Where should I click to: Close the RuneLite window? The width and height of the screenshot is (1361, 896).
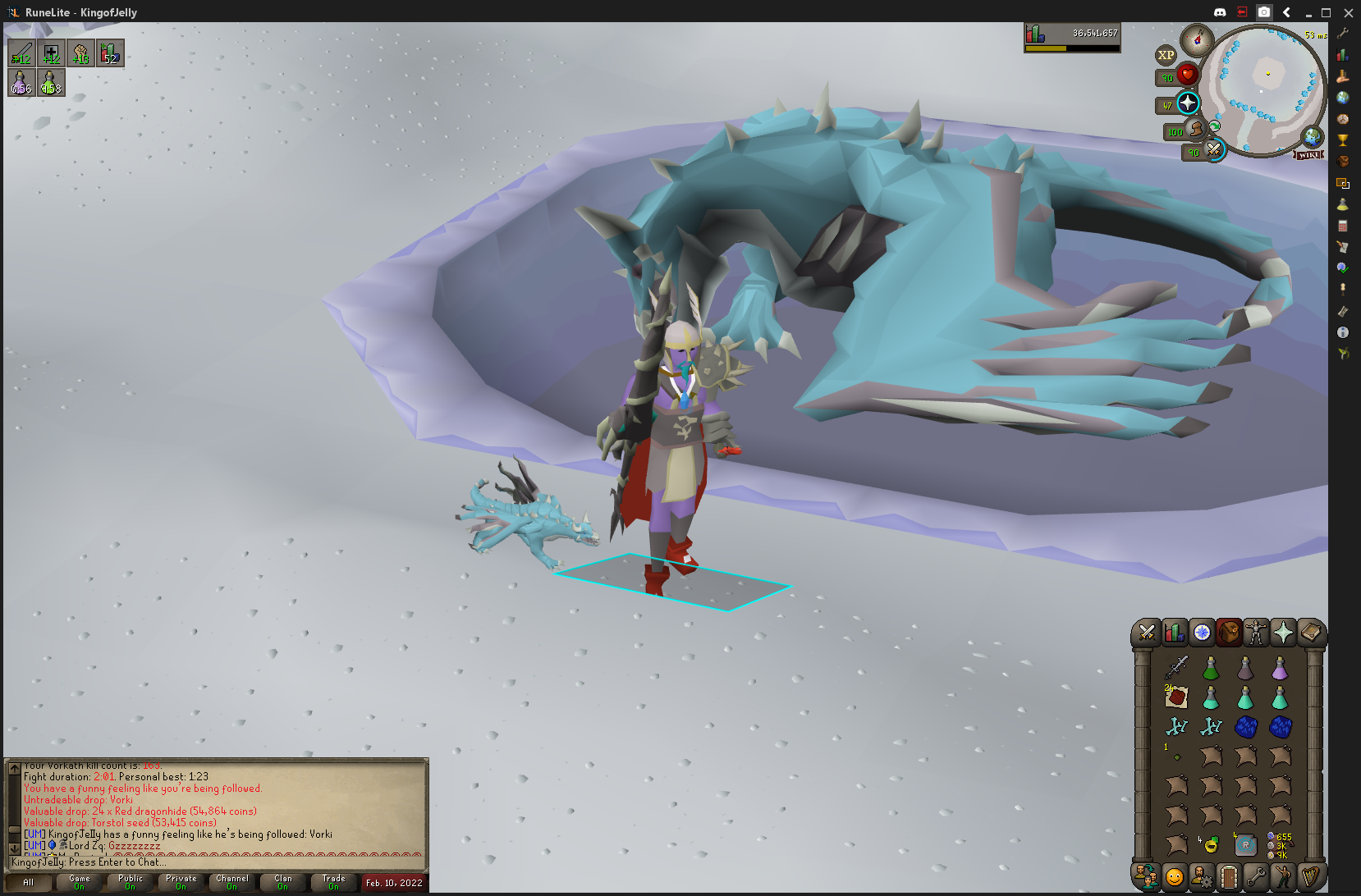tap(1348, 12)
